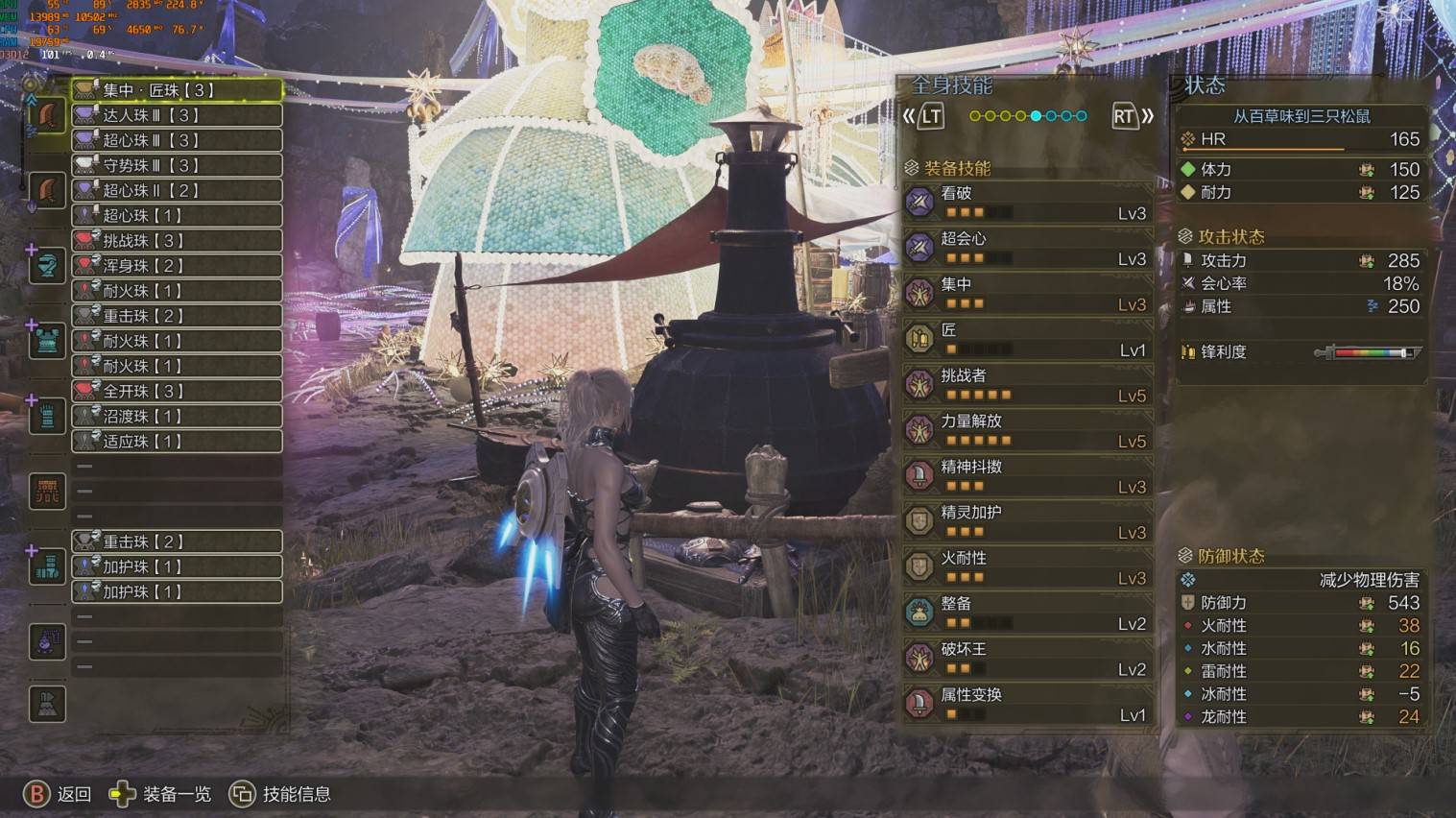Choose the 达人珠Ⅲ【3】 decoration
The width and height of the screenshot is (1456, 818).
click(x=177, y=115)
